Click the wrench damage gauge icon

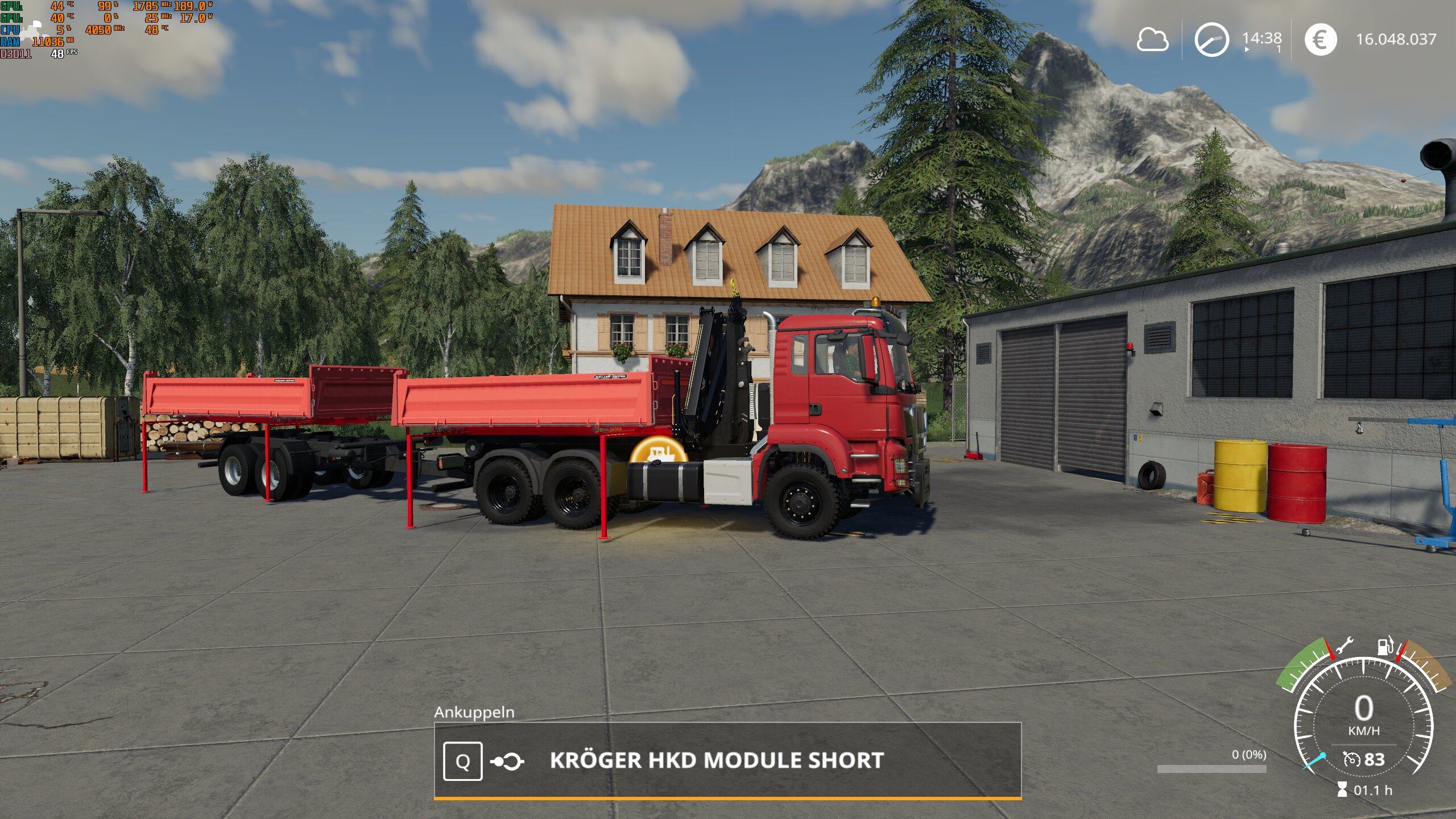[x=1344, y=647]
